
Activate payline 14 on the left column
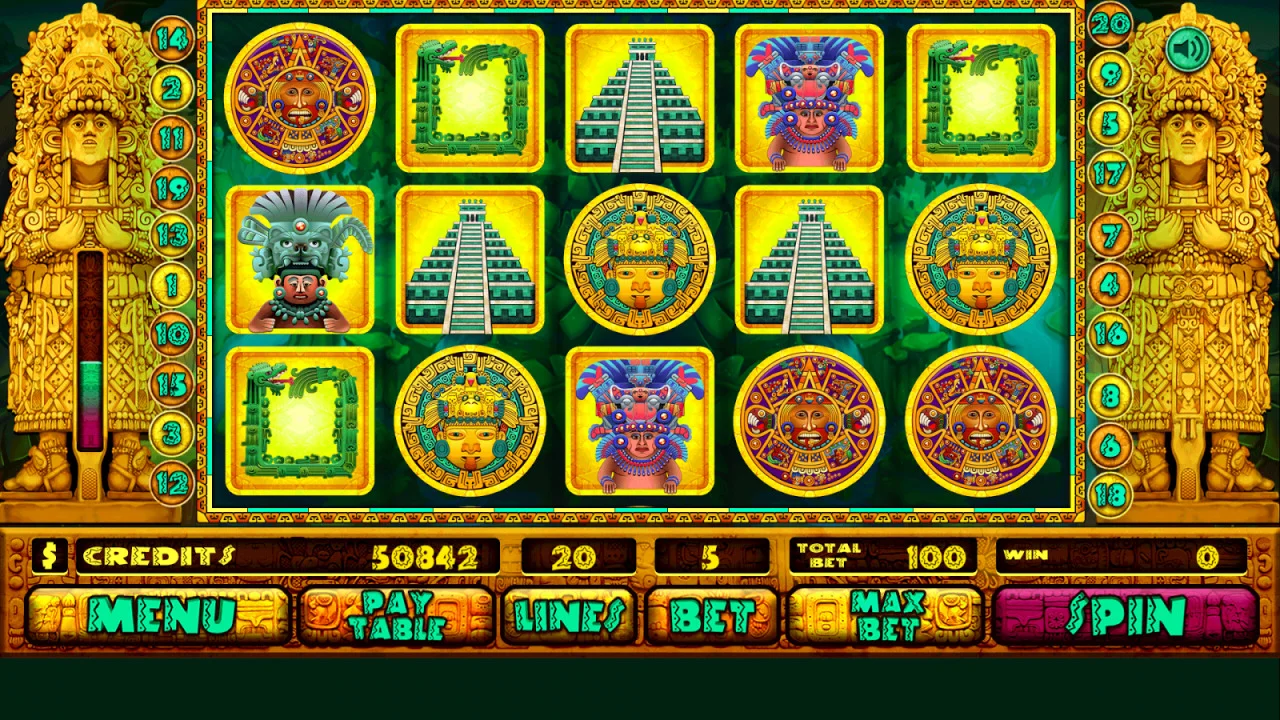(174, 42)
